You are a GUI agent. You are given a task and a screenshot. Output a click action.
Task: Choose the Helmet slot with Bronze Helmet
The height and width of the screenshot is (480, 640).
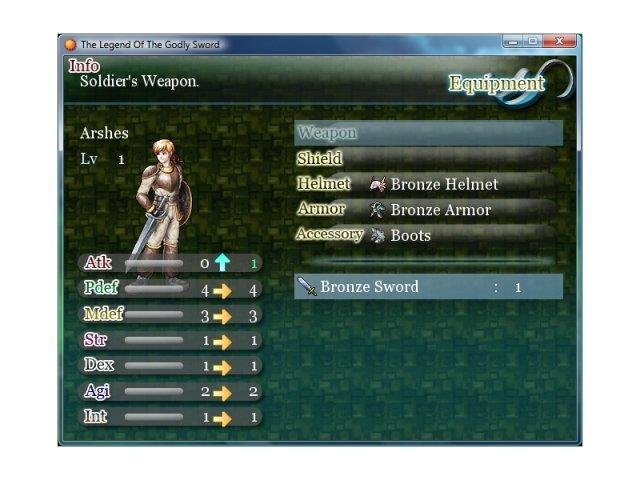click(428, 184)
